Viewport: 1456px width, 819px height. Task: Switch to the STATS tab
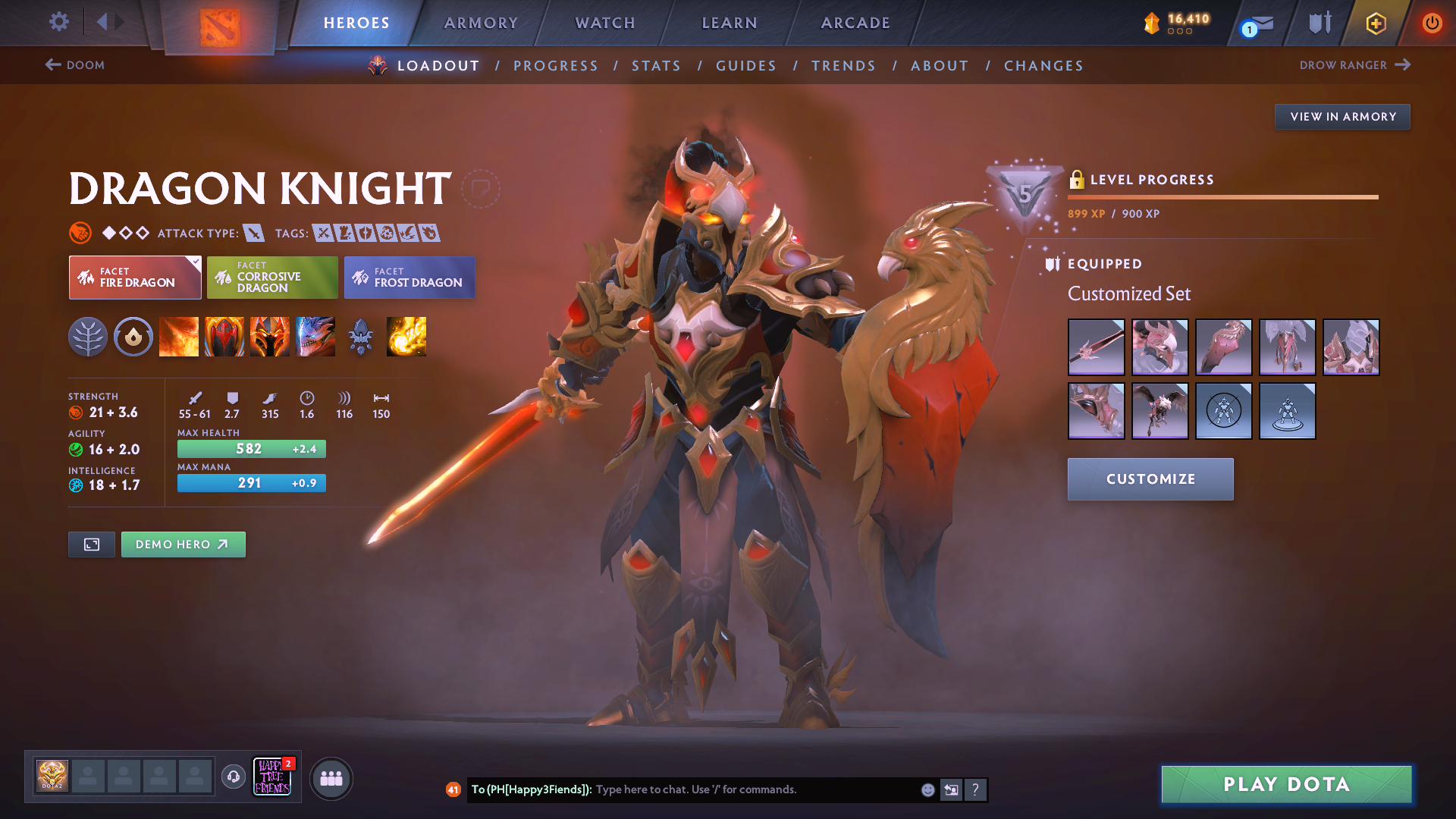click(656, 66)
